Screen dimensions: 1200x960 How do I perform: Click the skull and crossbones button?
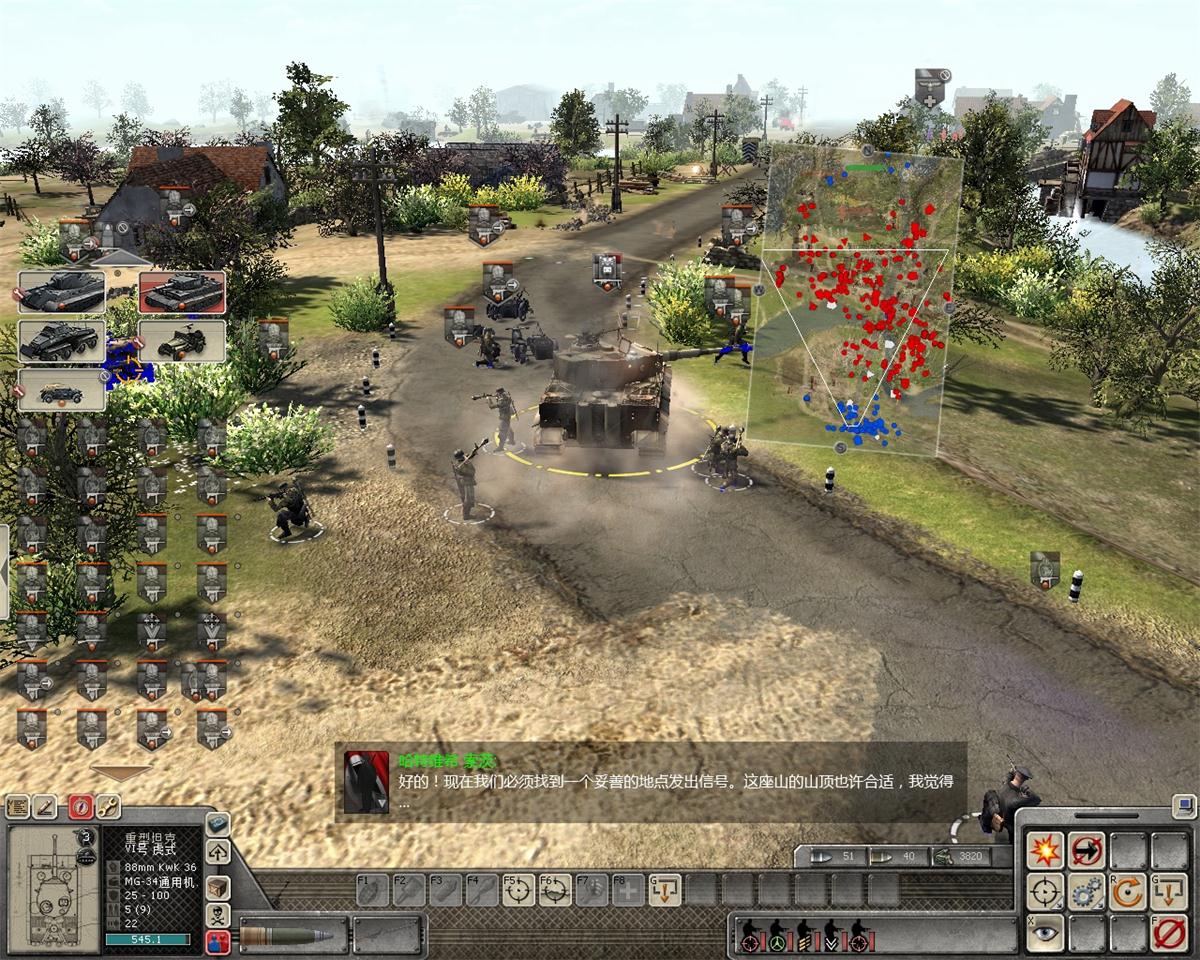[x=218, y=914]
